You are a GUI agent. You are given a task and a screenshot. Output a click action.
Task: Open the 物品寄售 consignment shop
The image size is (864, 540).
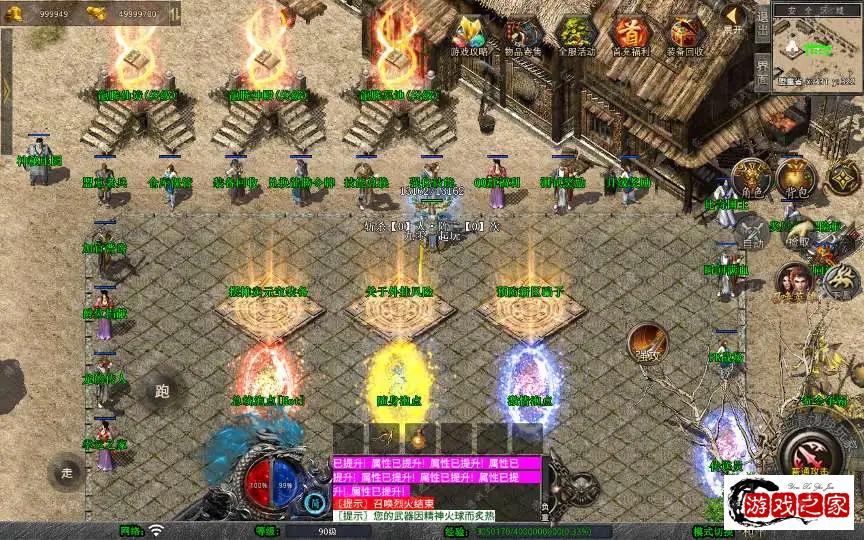pos(523,36)
